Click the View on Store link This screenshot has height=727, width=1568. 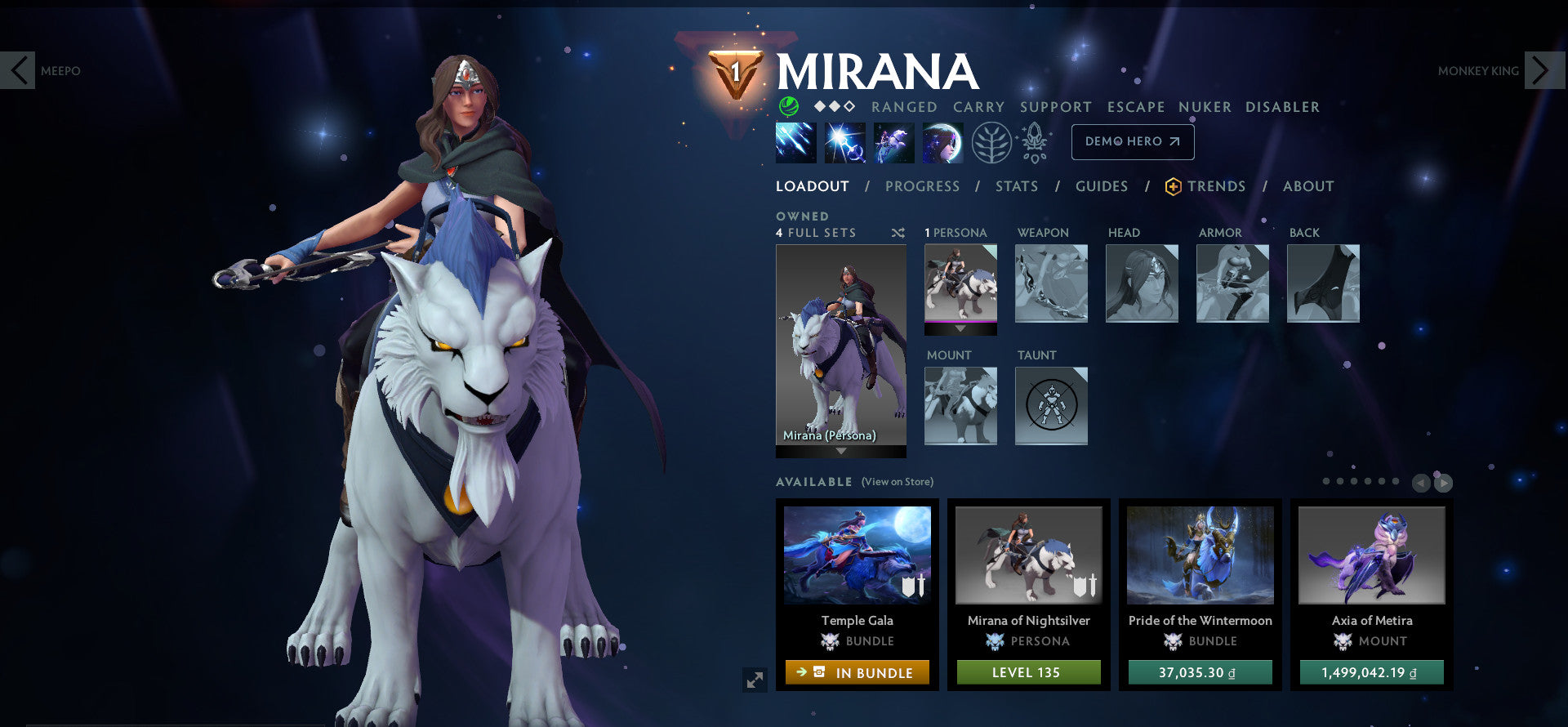897,482
